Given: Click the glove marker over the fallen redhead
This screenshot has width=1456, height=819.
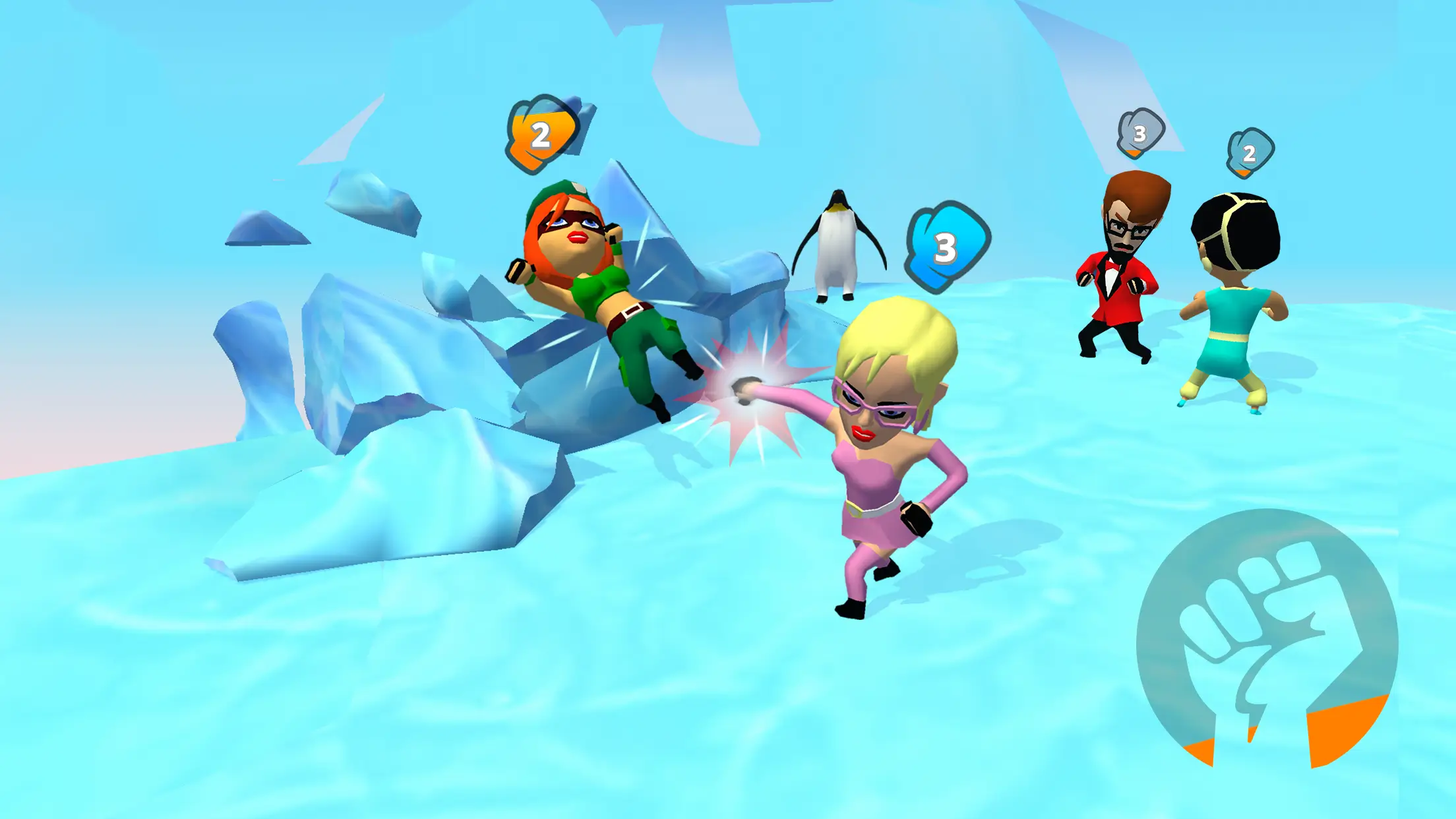Looking at the screenshot, I should (541, 135).
